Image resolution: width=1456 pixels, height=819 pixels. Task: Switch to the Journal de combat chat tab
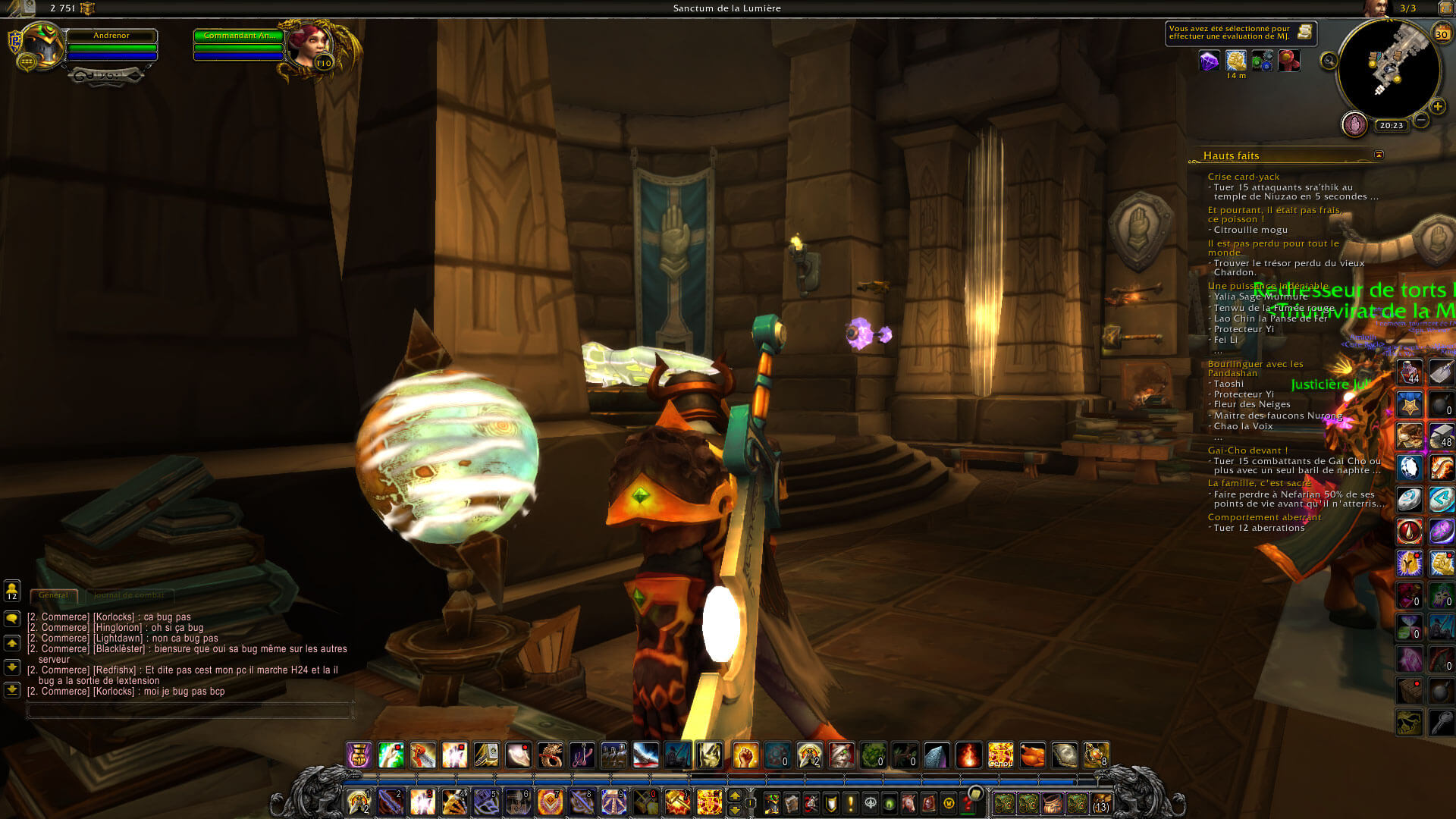click(129, 595)
